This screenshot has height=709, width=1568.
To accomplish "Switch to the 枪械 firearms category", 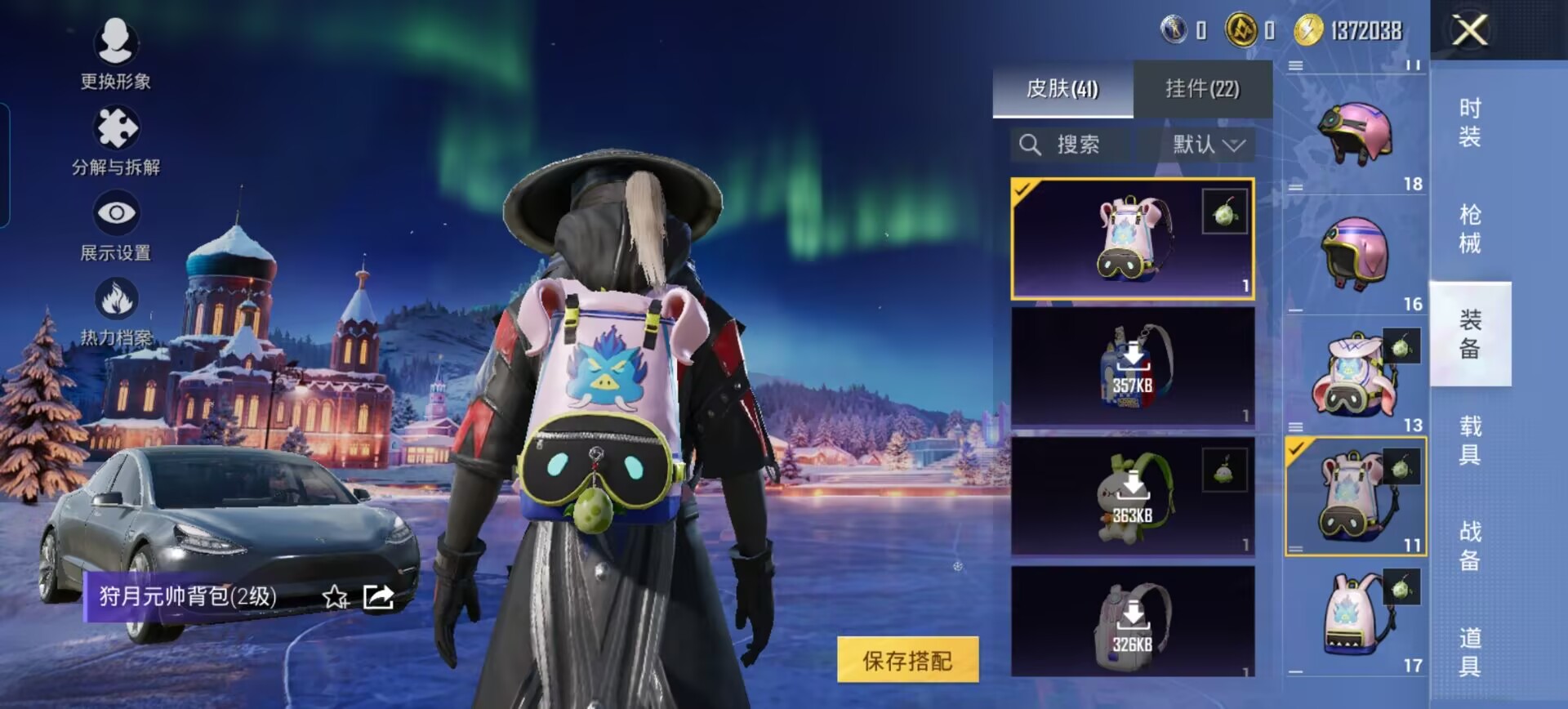I will (1470, 228).
